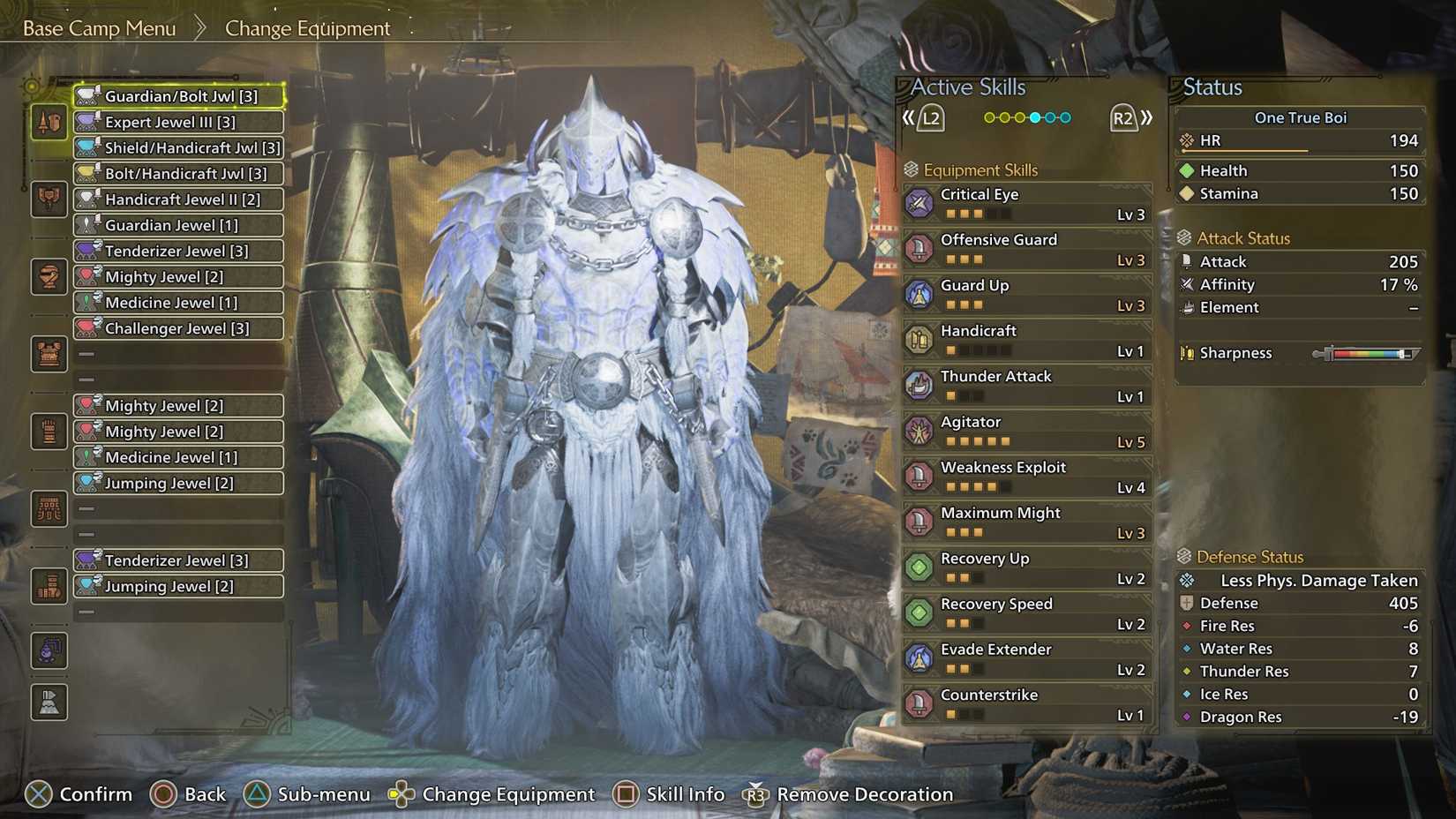Click the right chevron beside R2

click(x=1147, y=116)
